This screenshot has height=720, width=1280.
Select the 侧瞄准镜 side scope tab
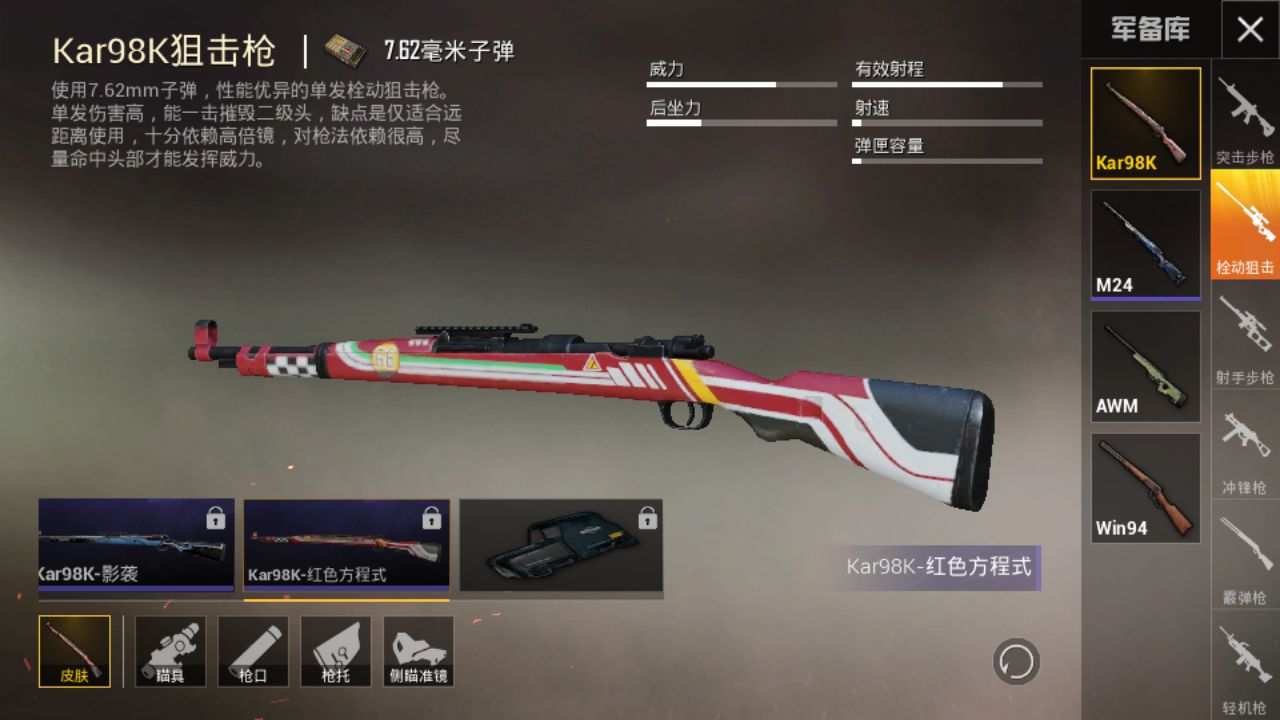coord(418,651)
